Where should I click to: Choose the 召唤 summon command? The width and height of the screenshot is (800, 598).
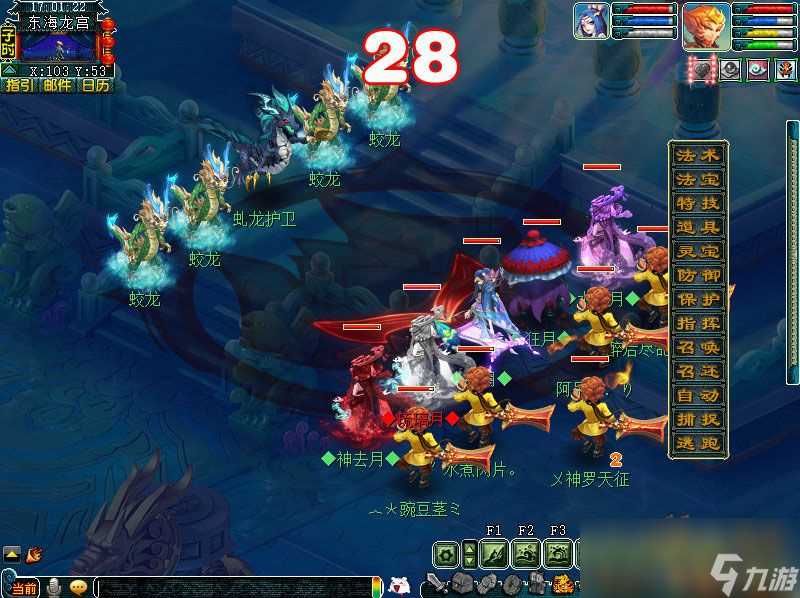pos(699,348)
